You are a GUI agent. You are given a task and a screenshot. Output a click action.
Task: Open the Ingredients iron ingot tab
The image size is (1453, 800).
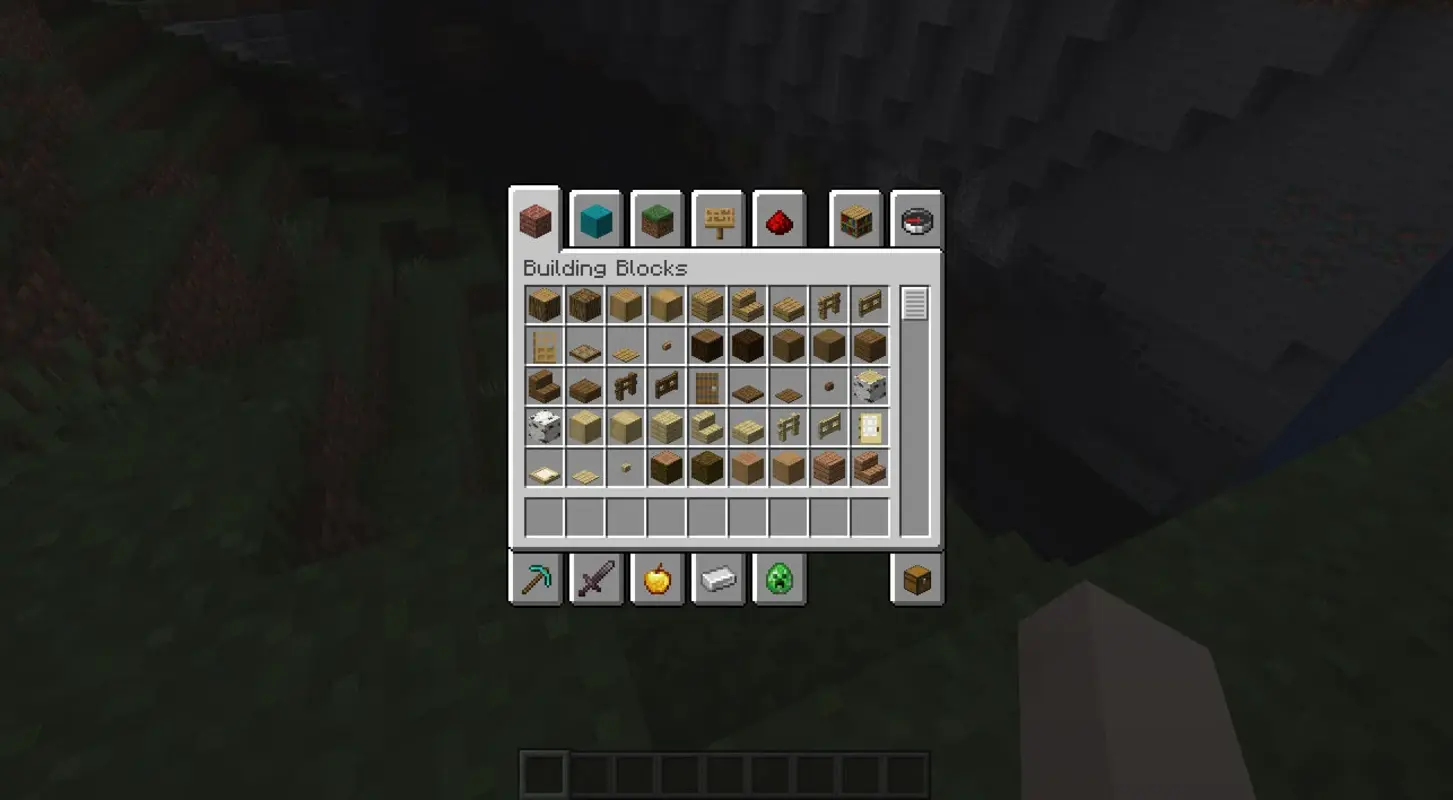click(718, 579)
